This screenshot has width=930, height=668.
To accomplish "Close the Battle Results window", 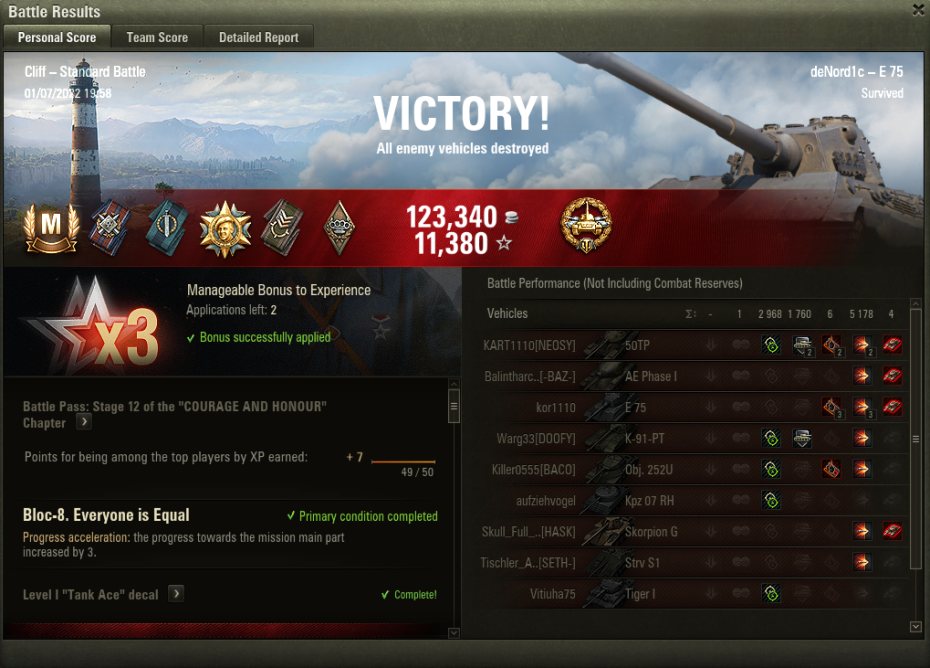I will tap(918, 10).
